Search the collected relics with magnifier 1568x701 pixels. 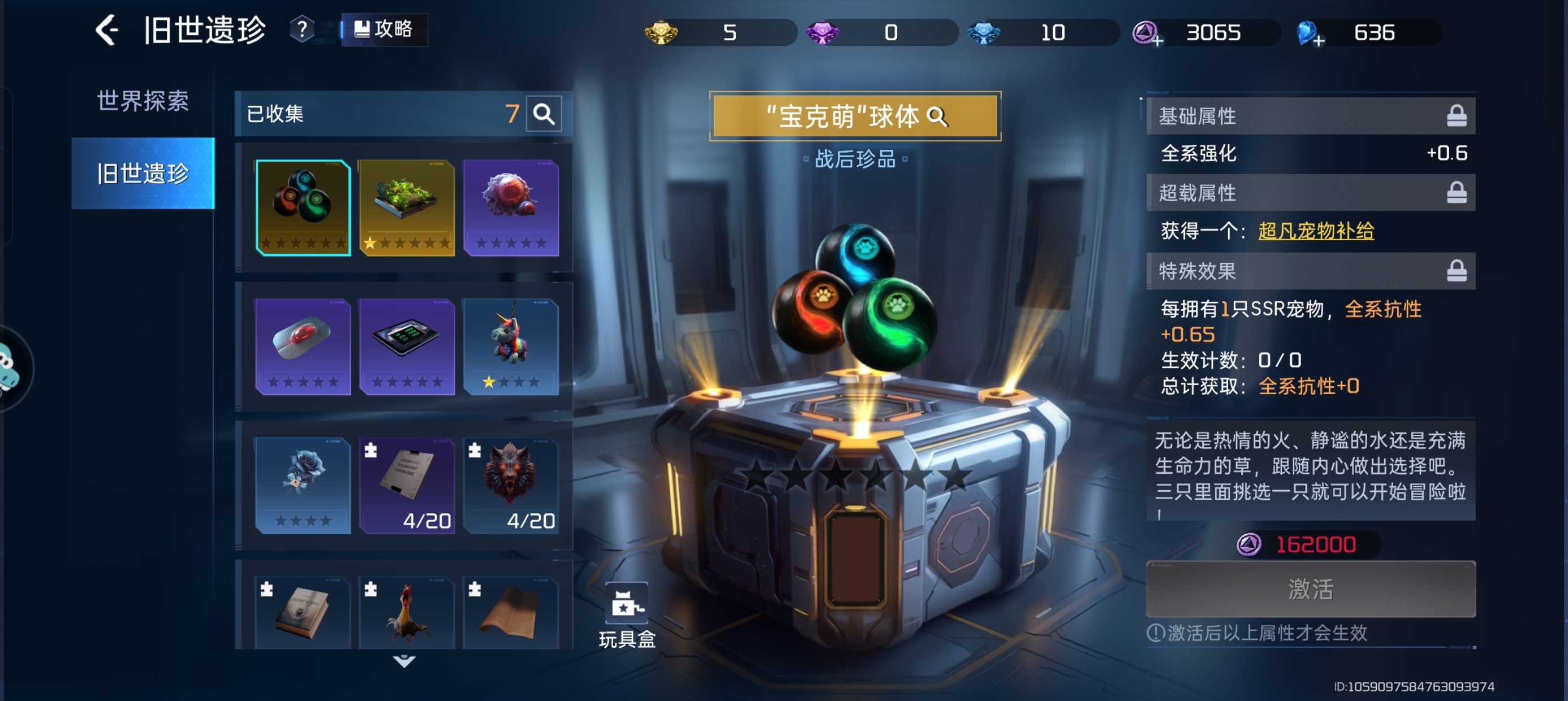coord(544,114)
